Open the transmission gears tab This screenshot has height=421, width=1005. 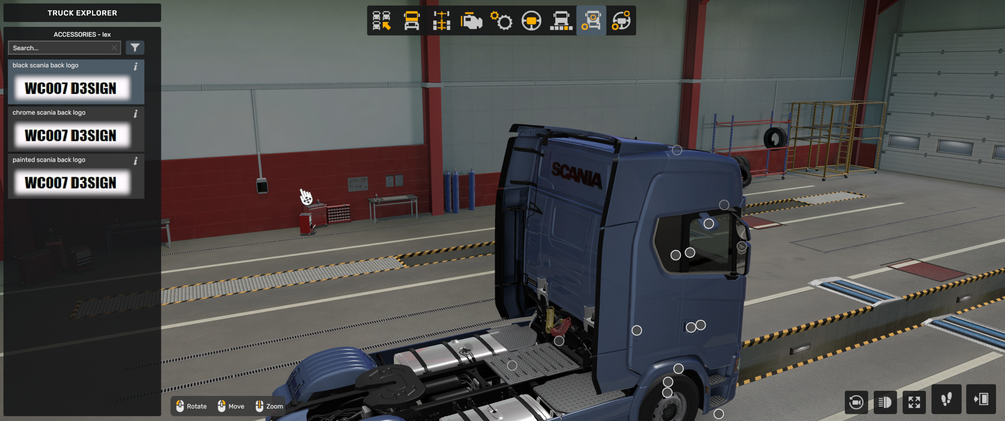[x=501, y=21]
